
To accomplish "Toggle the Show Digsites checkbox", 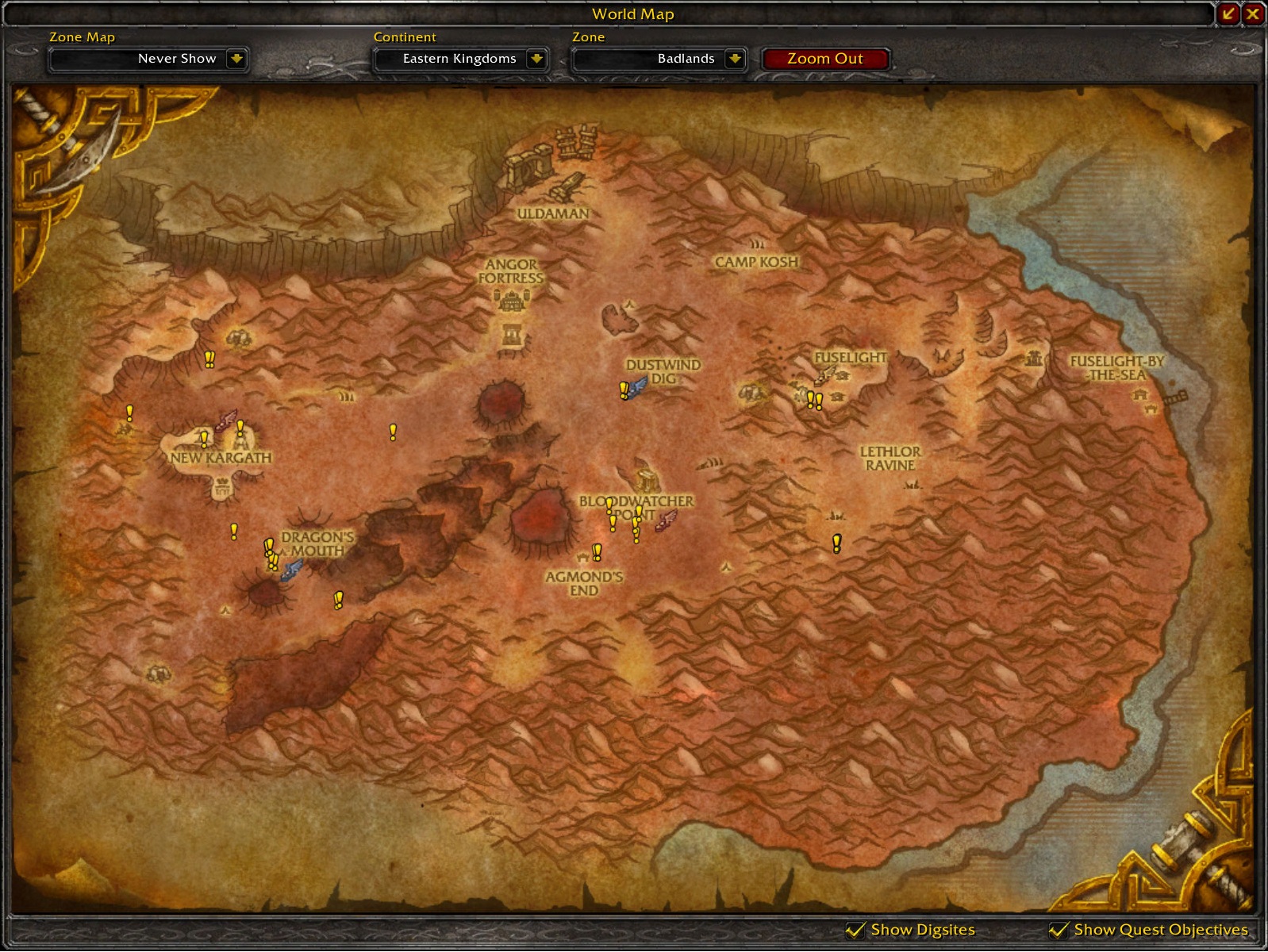I will point(855,930).
